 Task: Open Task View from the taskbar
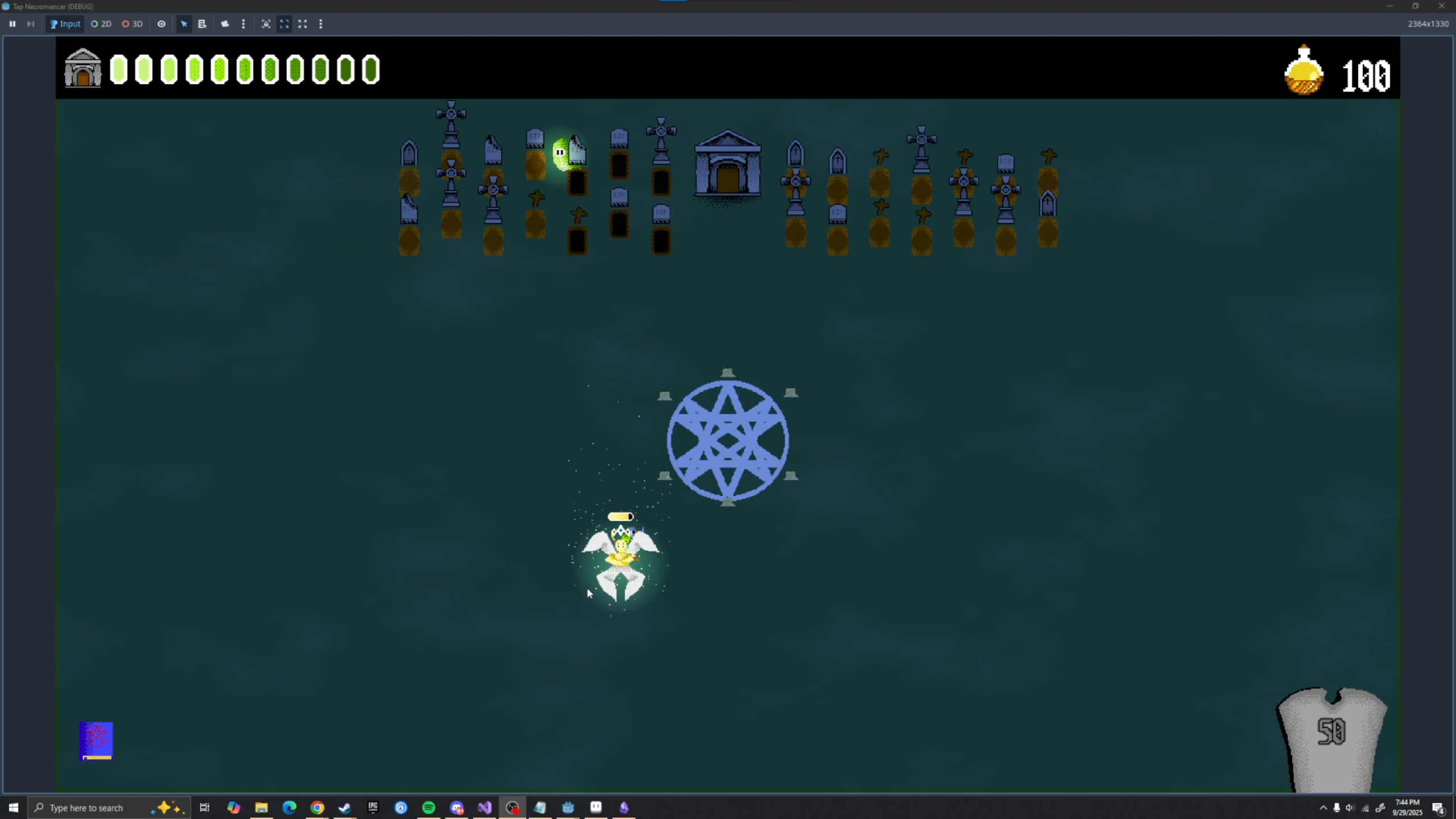(x=204, y=807)
